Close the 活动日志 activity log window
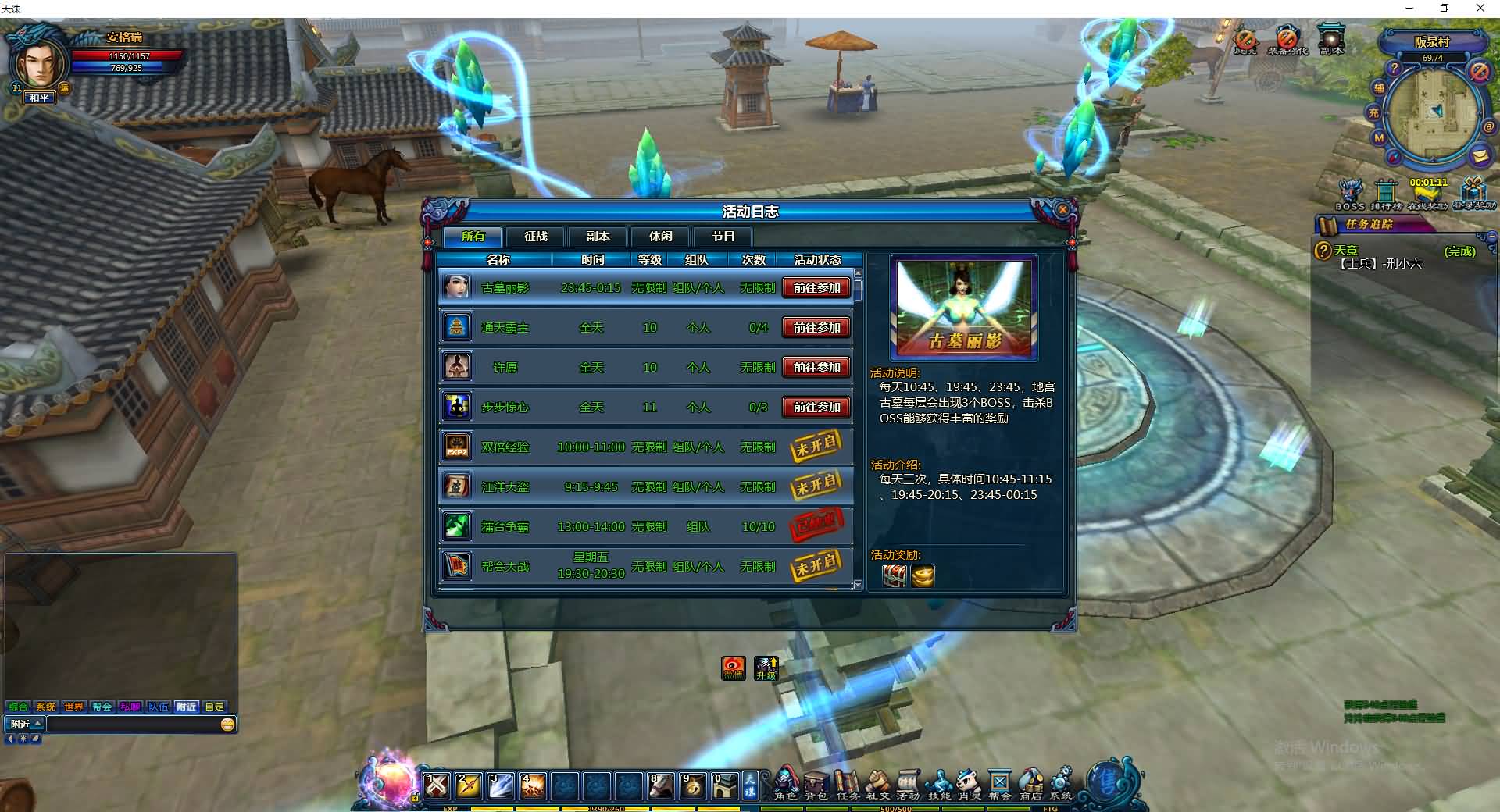1500x812 pixels. tap(1062, 210)
